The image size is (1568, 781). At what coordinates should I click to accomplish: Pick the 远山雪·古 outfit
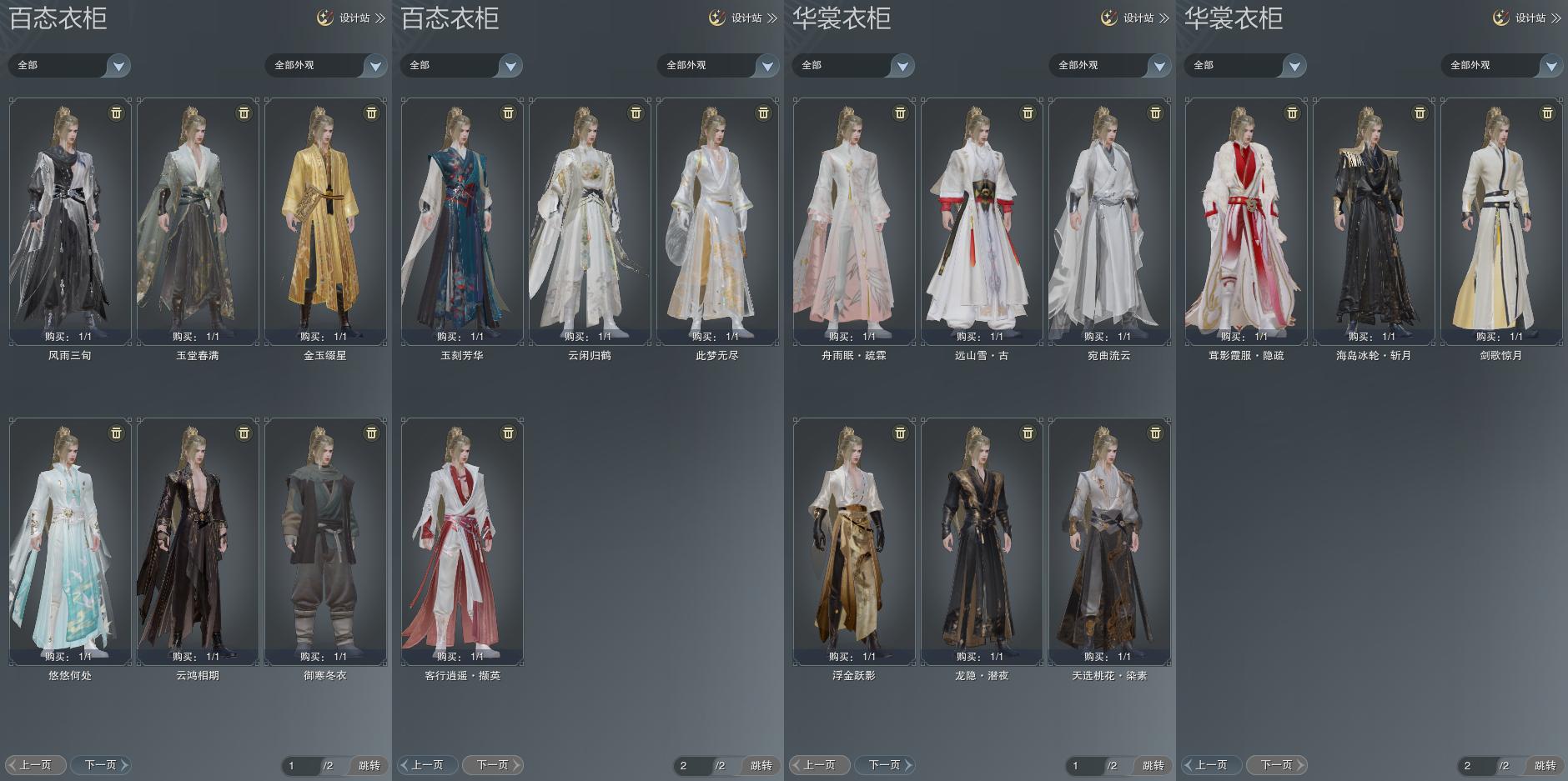982,221
